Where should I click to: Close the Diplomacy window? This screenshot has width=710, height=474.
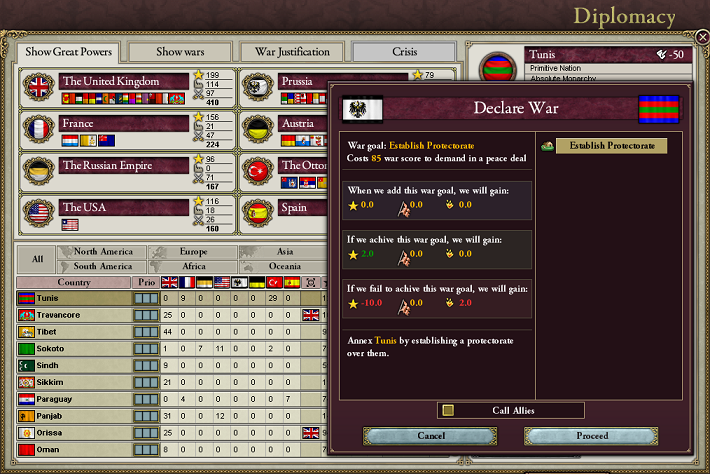point(702,37)
